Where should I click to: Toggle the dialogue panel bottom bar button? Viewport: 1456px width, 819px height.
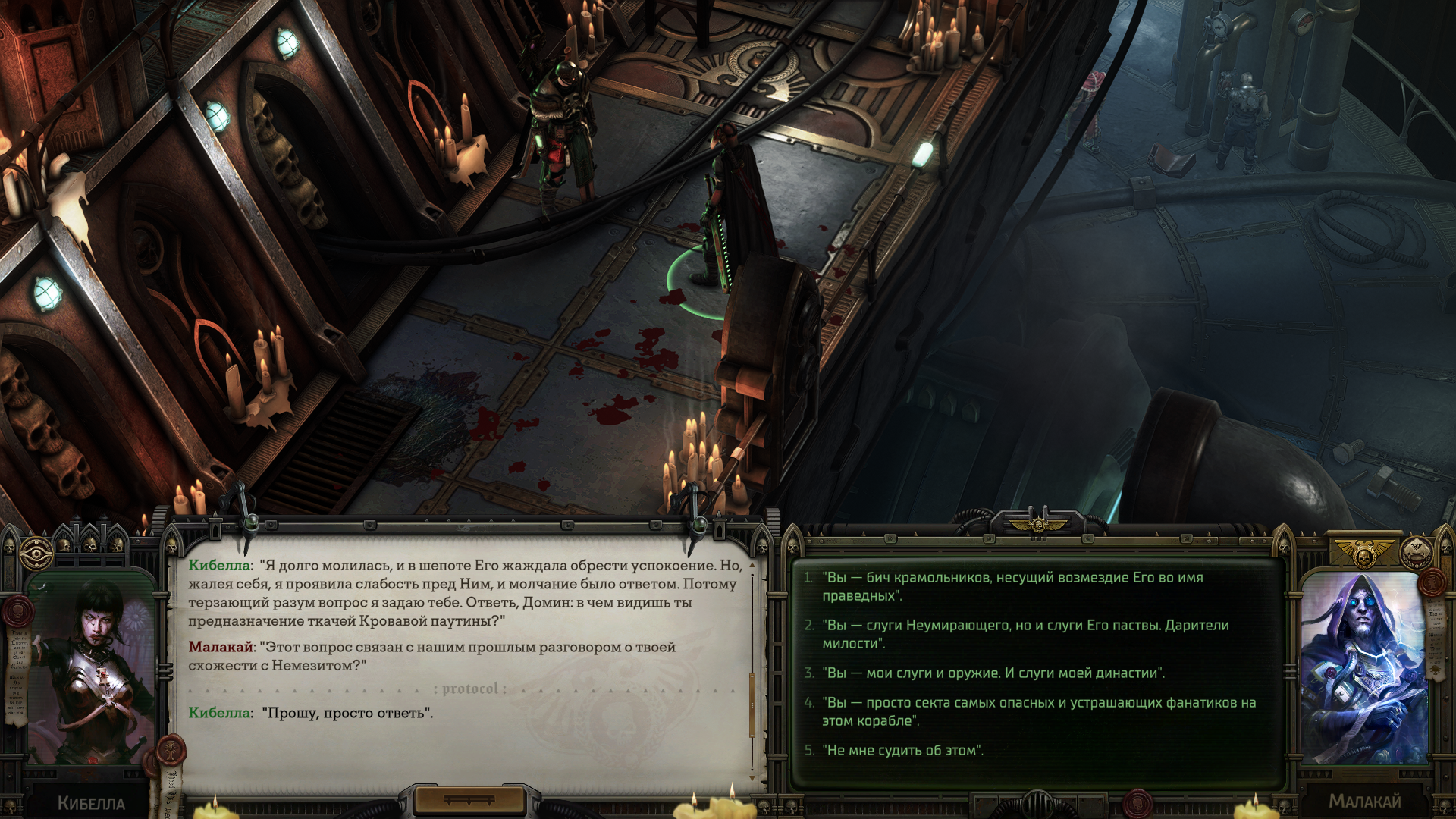(469, 800)
